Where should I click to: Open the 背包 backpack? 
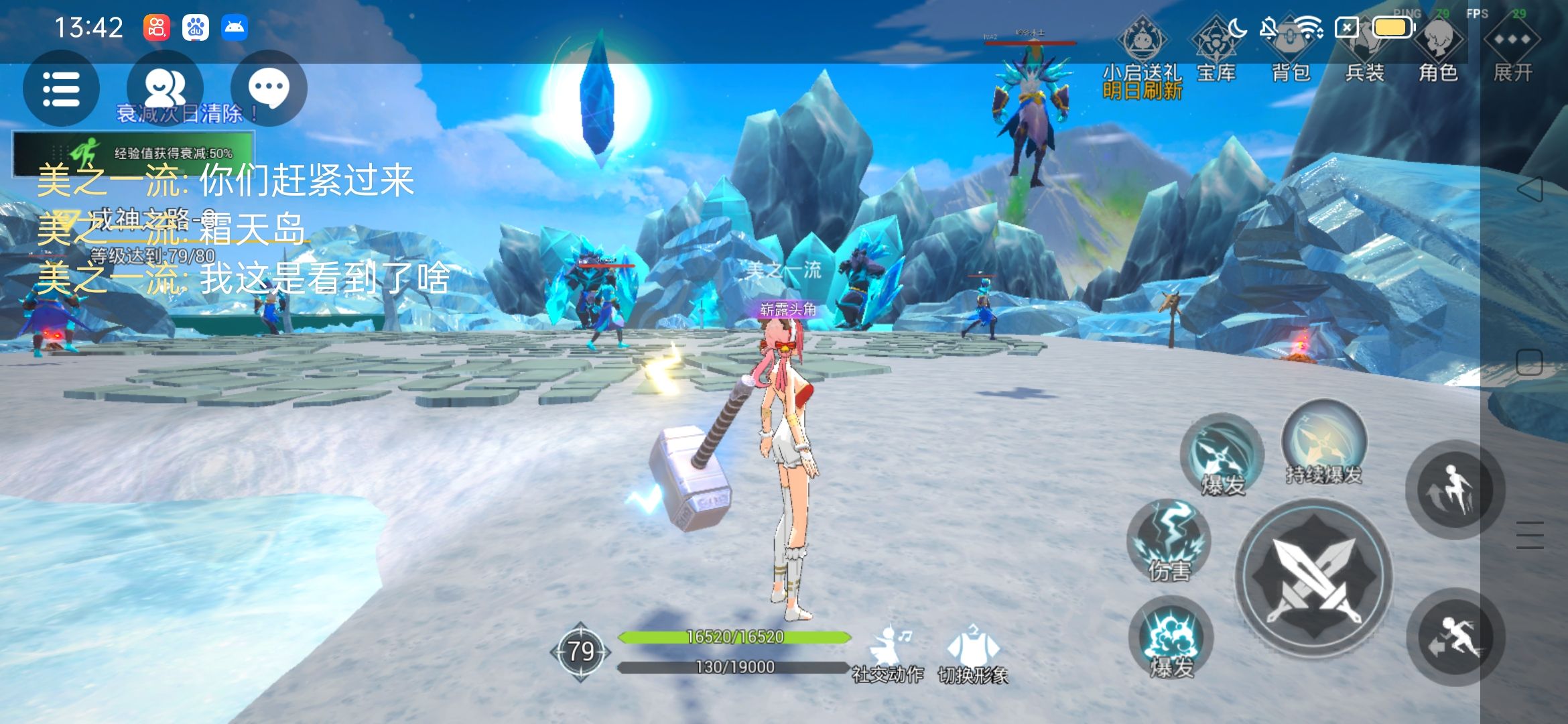tap(1291, 50)
